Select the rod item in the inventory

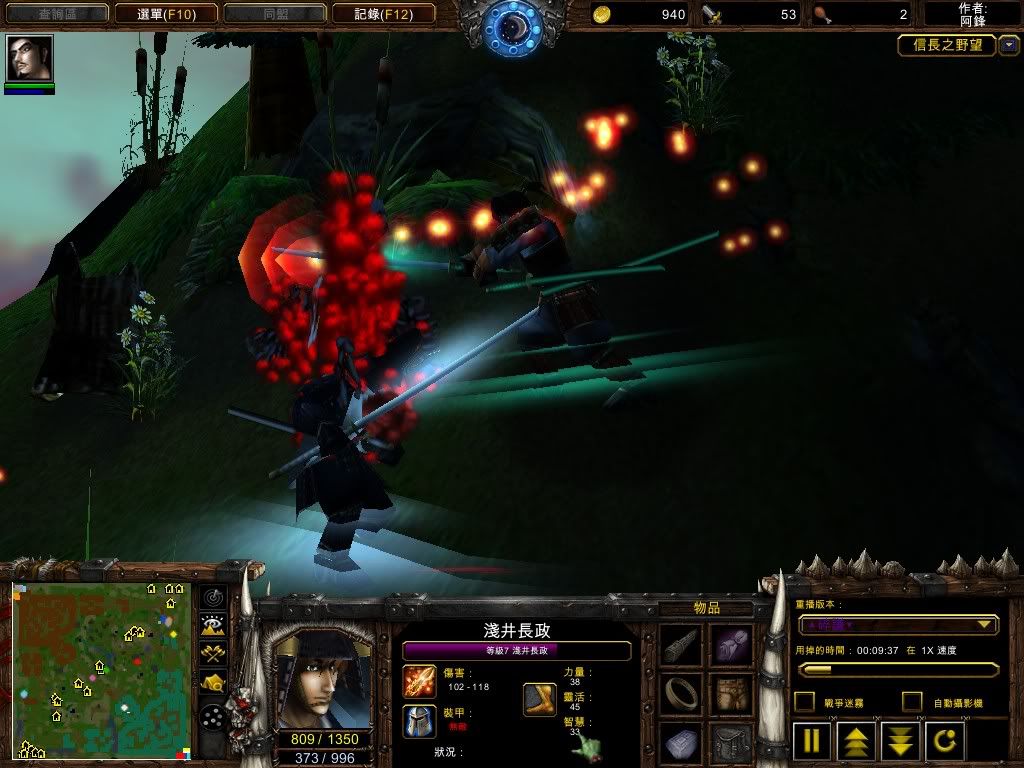681,646
